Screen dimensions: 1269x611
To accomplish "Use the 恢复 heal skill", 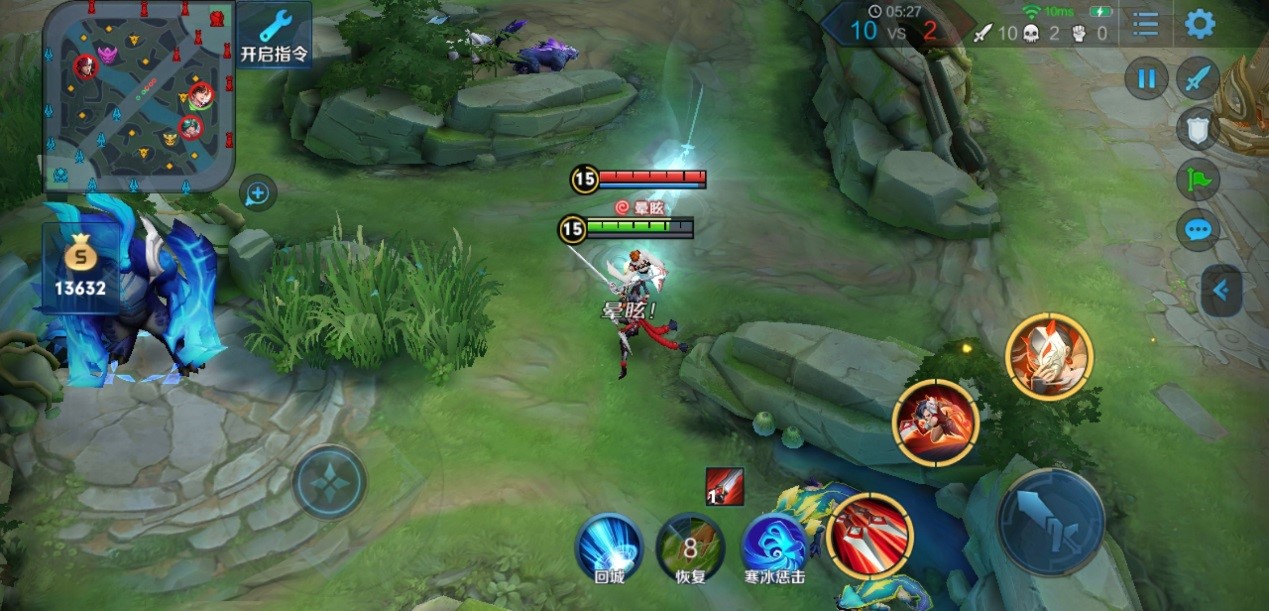I will pyautogui.click(x=690, y=546).
